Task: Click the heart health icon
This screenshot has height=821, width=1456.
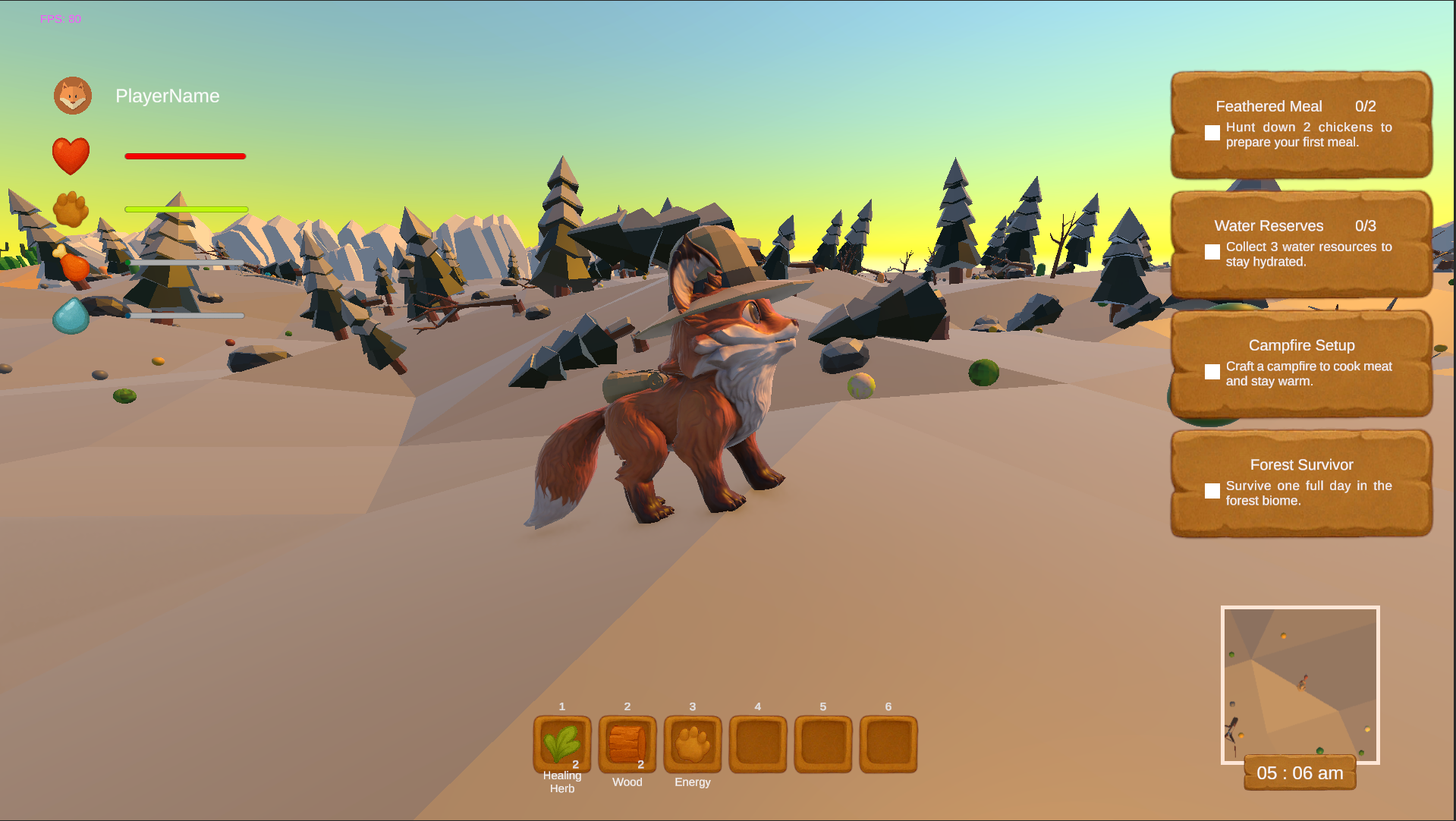Action: pos(71,155)
